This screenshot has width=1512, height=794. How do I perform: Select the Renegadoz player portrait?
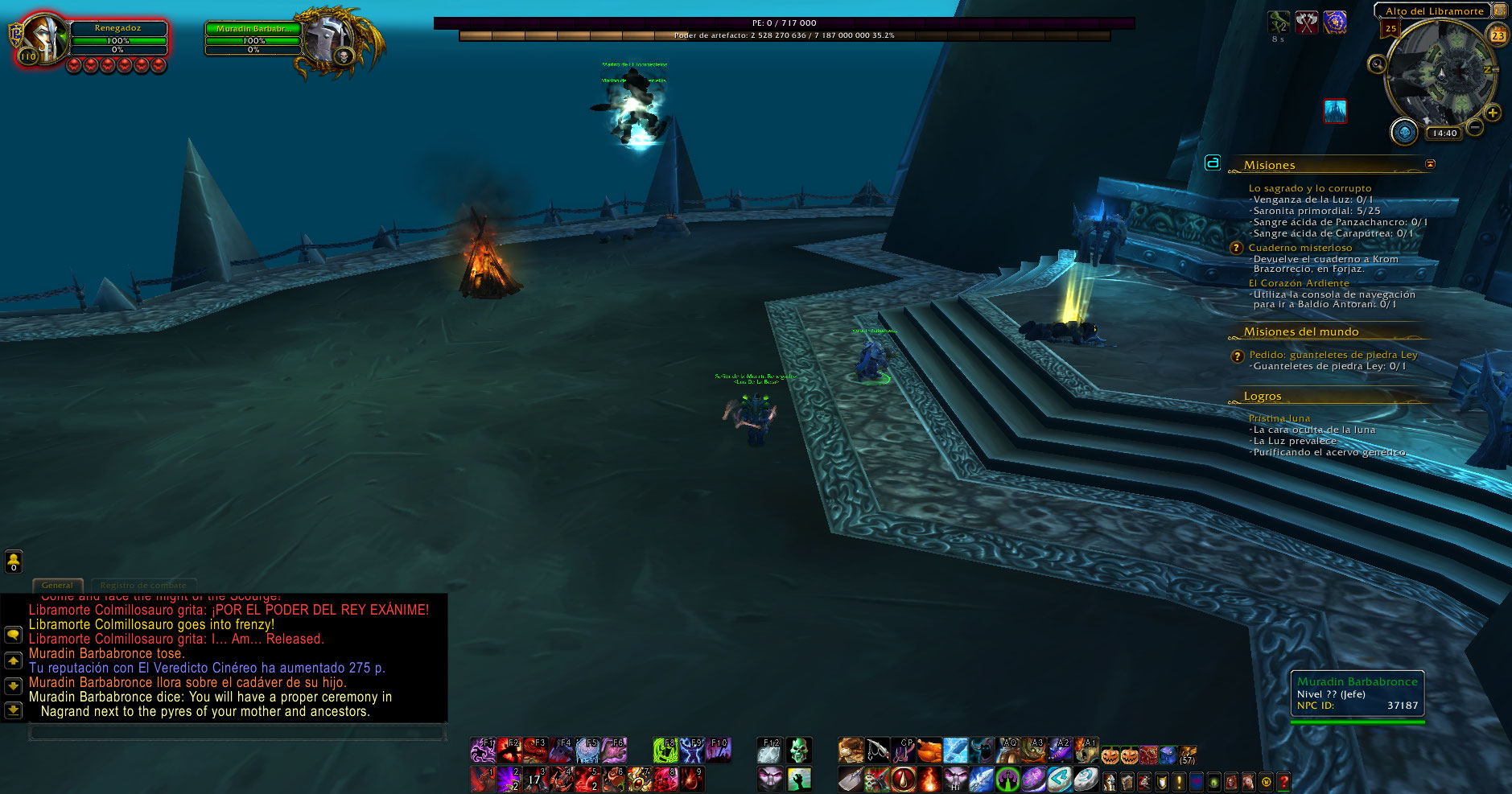42,39
